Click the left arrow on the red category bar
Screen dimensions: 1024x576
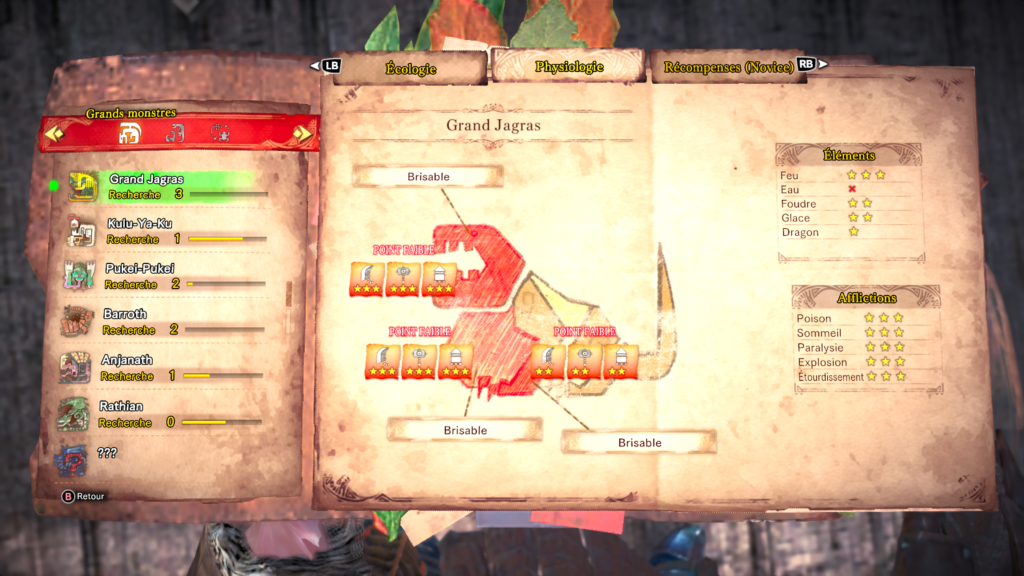point(54,133)
